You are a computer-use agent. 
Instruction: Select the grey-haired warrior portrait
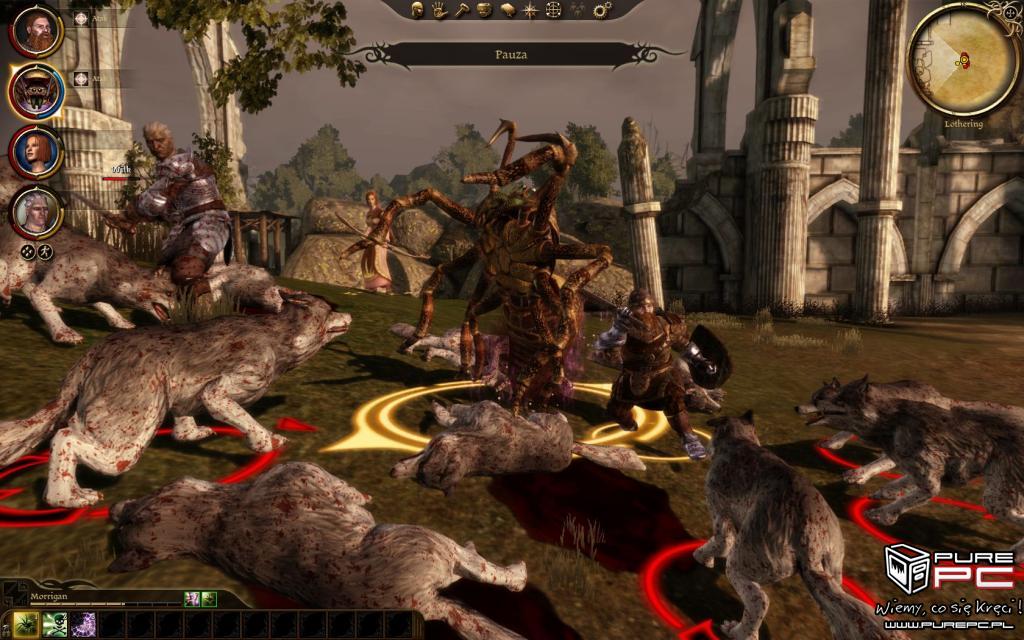pyautogui.click(x=36, y=211)
